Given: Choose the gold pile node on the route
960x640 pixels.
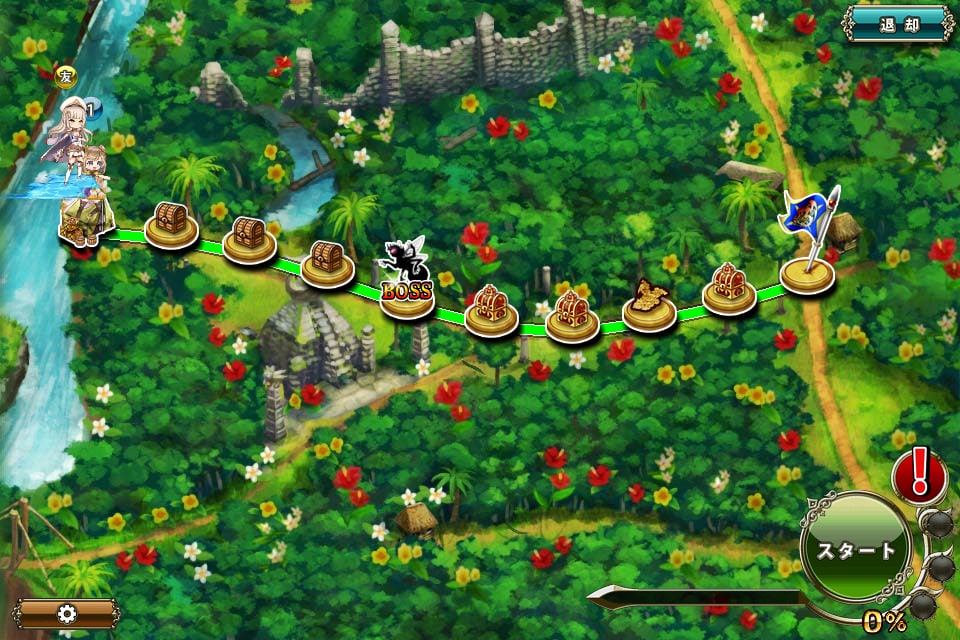Looking at the screenshot, I should point(650,307).
